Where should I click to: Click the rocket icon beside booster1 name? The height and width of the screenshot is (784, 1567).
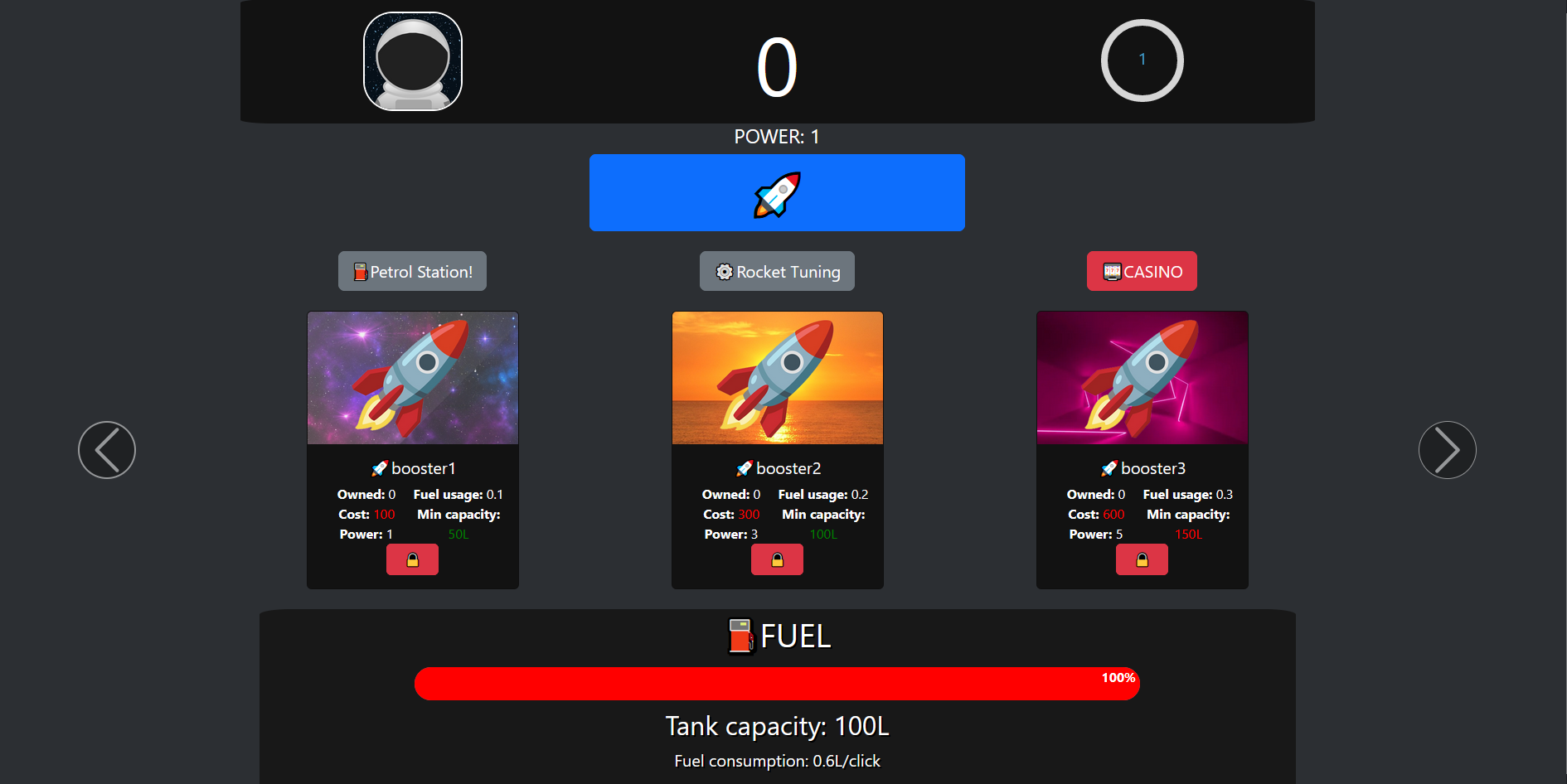coord(380,467)
